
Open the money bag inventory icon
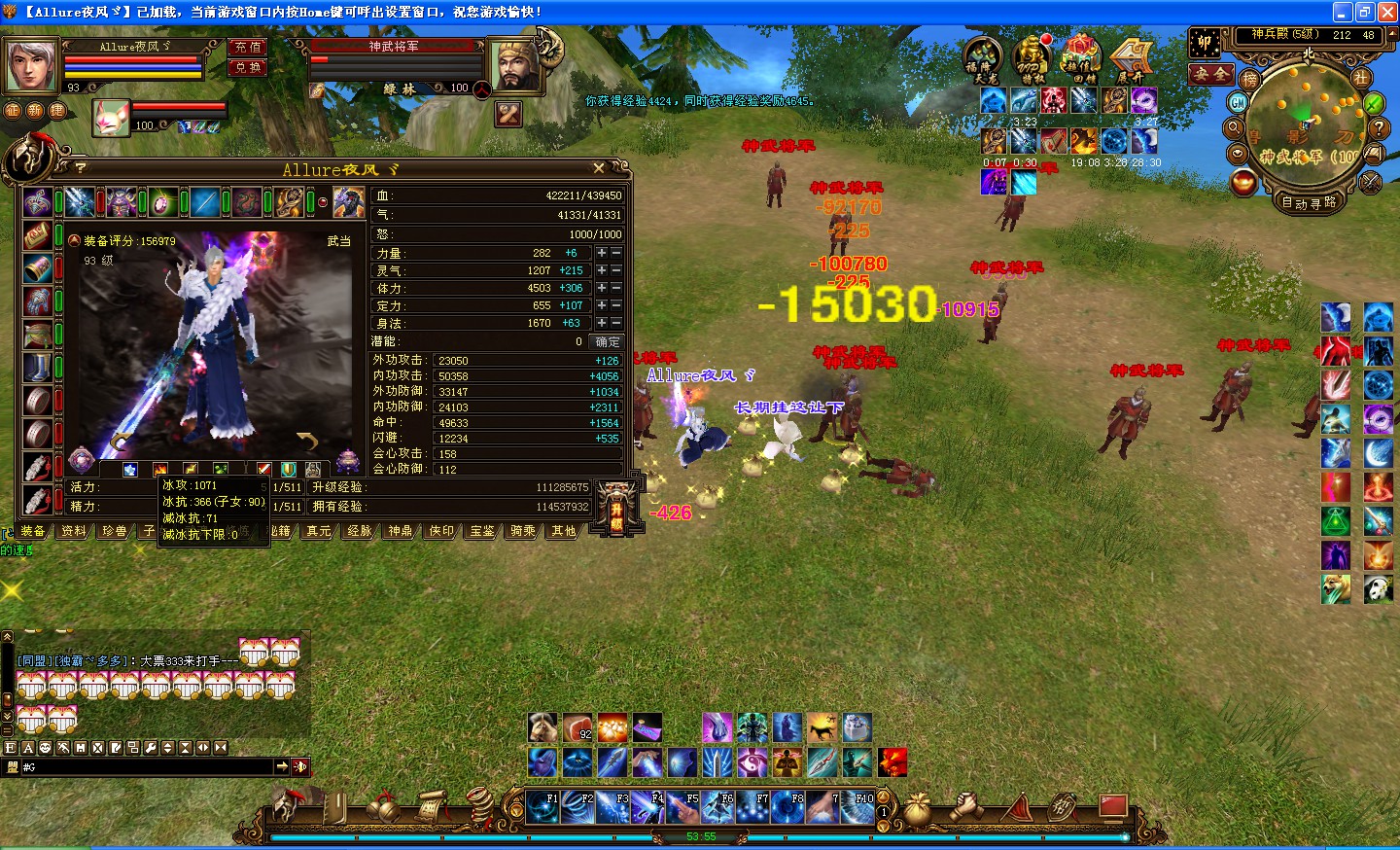917,808
